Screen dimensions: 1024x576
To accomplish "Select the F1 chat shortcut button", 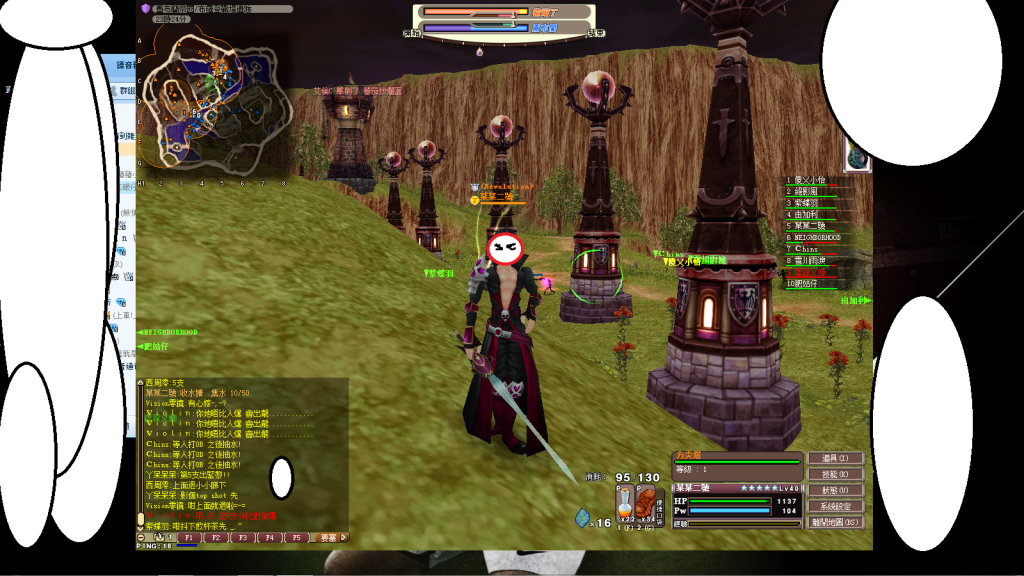I will 187,538.
